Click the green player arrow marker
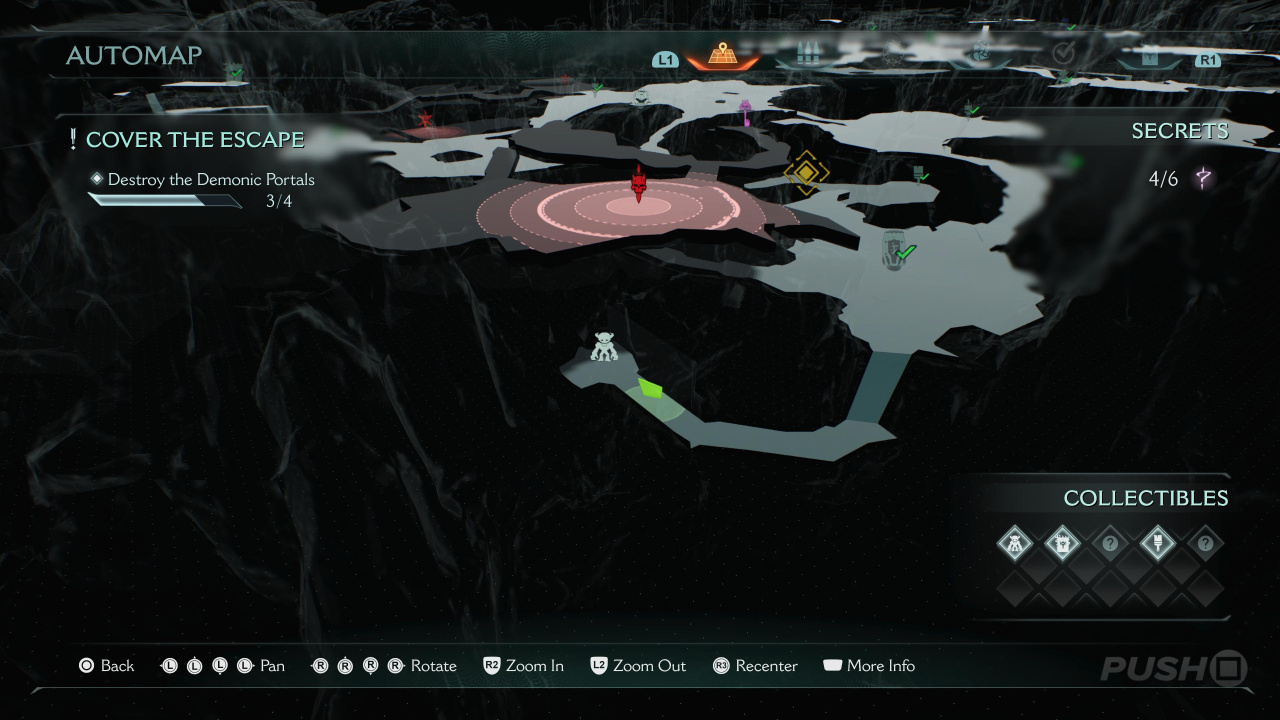The height and width of the screenshot is (720, 1280). (x=651, y=389)
